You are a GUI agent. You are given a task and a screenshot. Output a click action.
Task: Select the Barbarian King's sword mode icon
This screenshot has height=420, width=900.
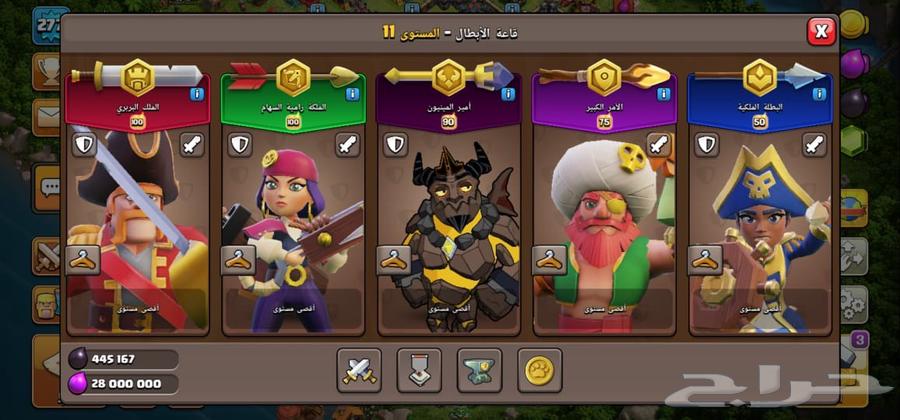click(192, 145)
